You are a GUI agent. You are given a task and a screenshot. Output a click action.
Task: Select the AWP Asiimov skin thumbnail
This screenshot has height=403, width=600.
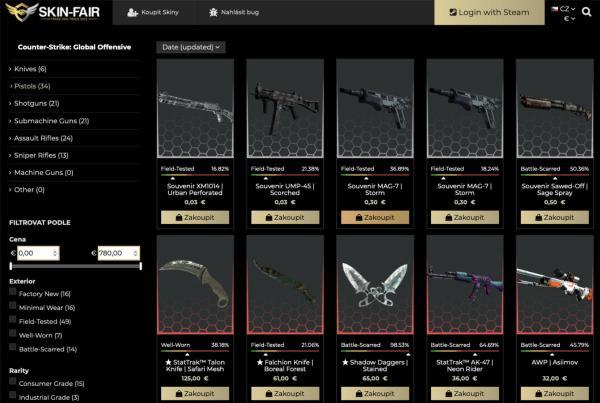(554, 286)
